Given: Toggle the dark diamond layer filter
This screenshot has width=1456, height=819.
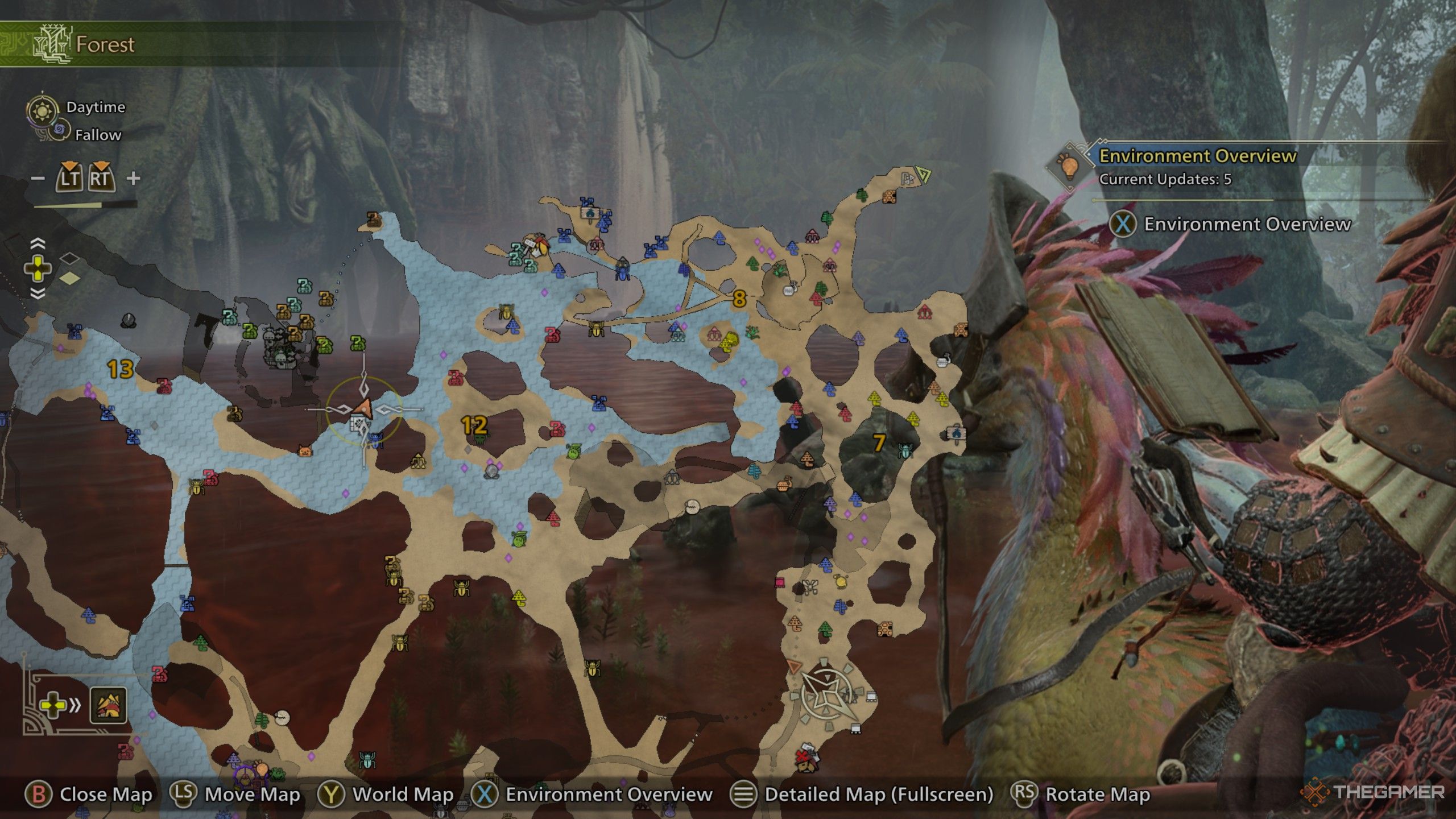Looking at the screenshot, I should tap(69, 259).
